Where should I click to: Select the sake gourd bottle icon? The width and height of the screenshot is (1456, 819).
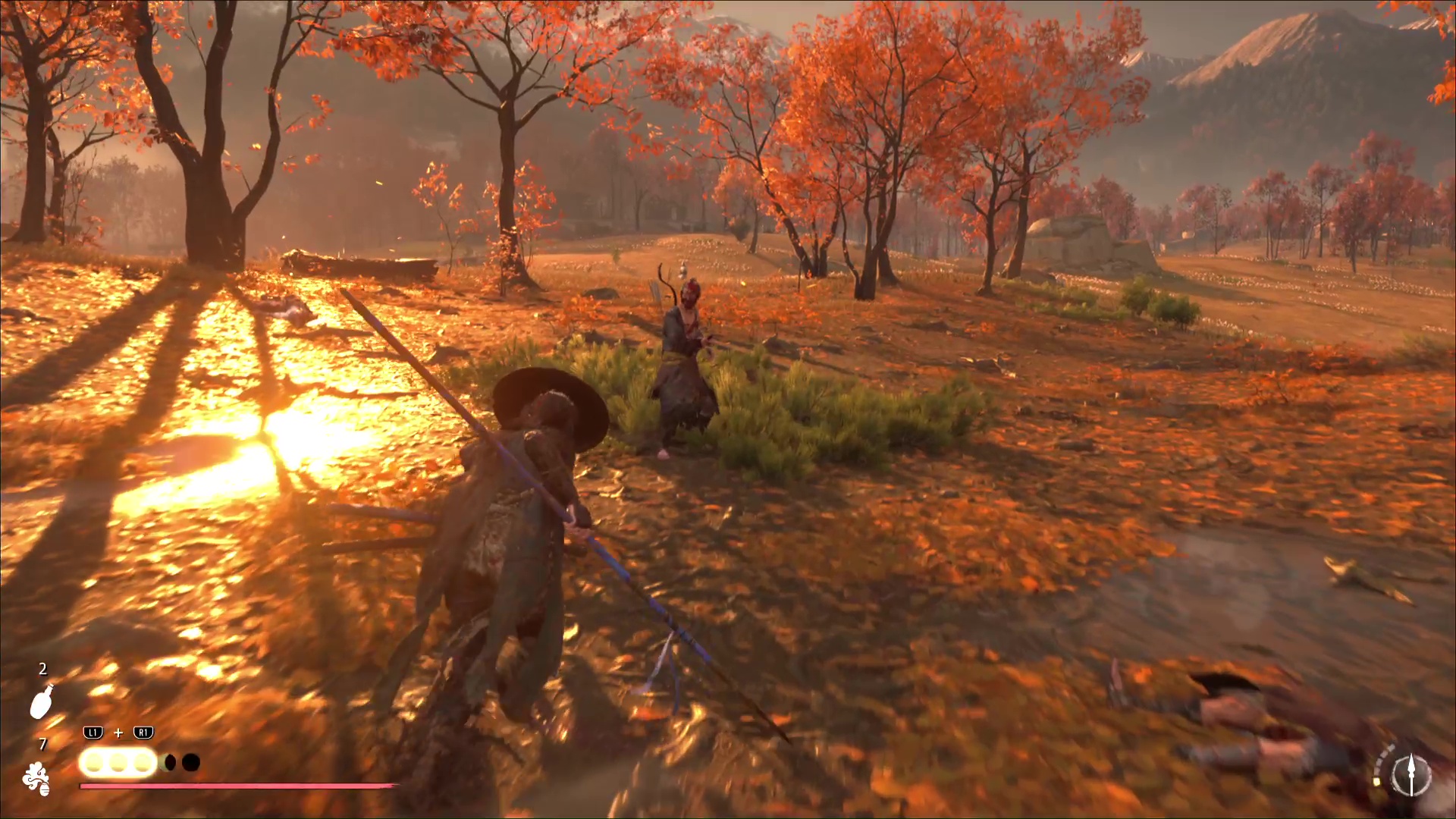[41, 701]
